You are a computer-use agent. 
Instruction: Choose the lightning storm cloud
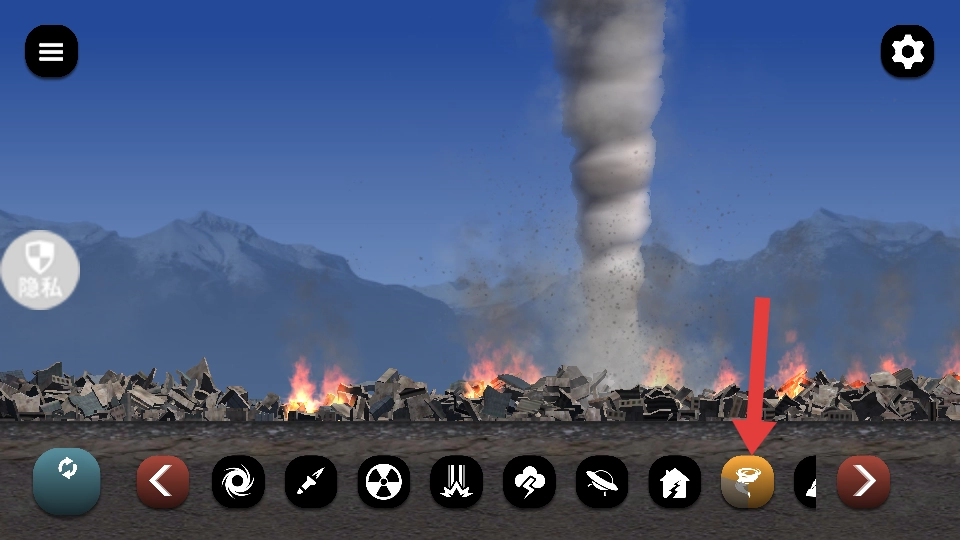[529, 482]
